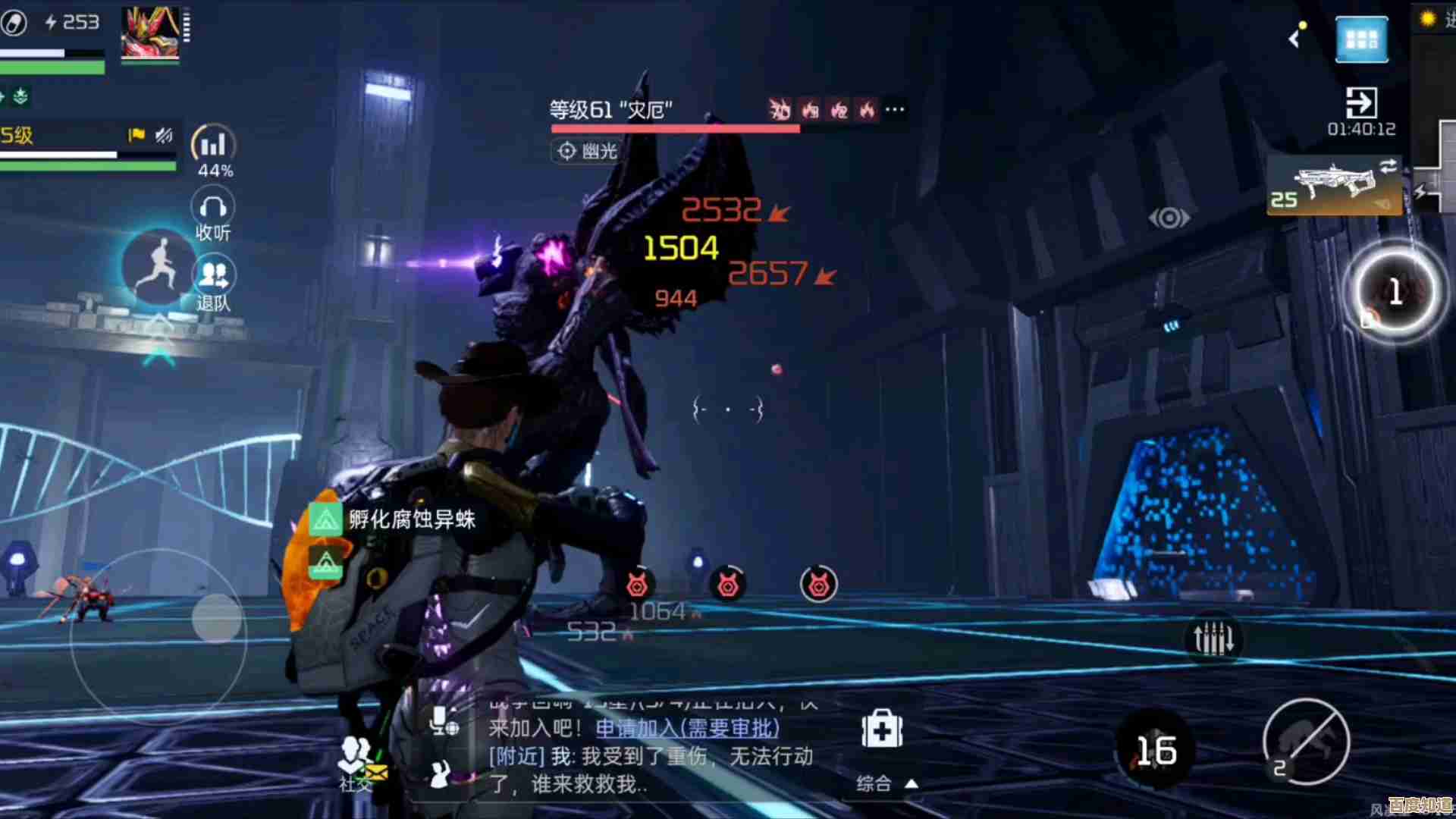Expand the boss status effects ellipsis
The image size is (1456, 819).
(895, 110)
